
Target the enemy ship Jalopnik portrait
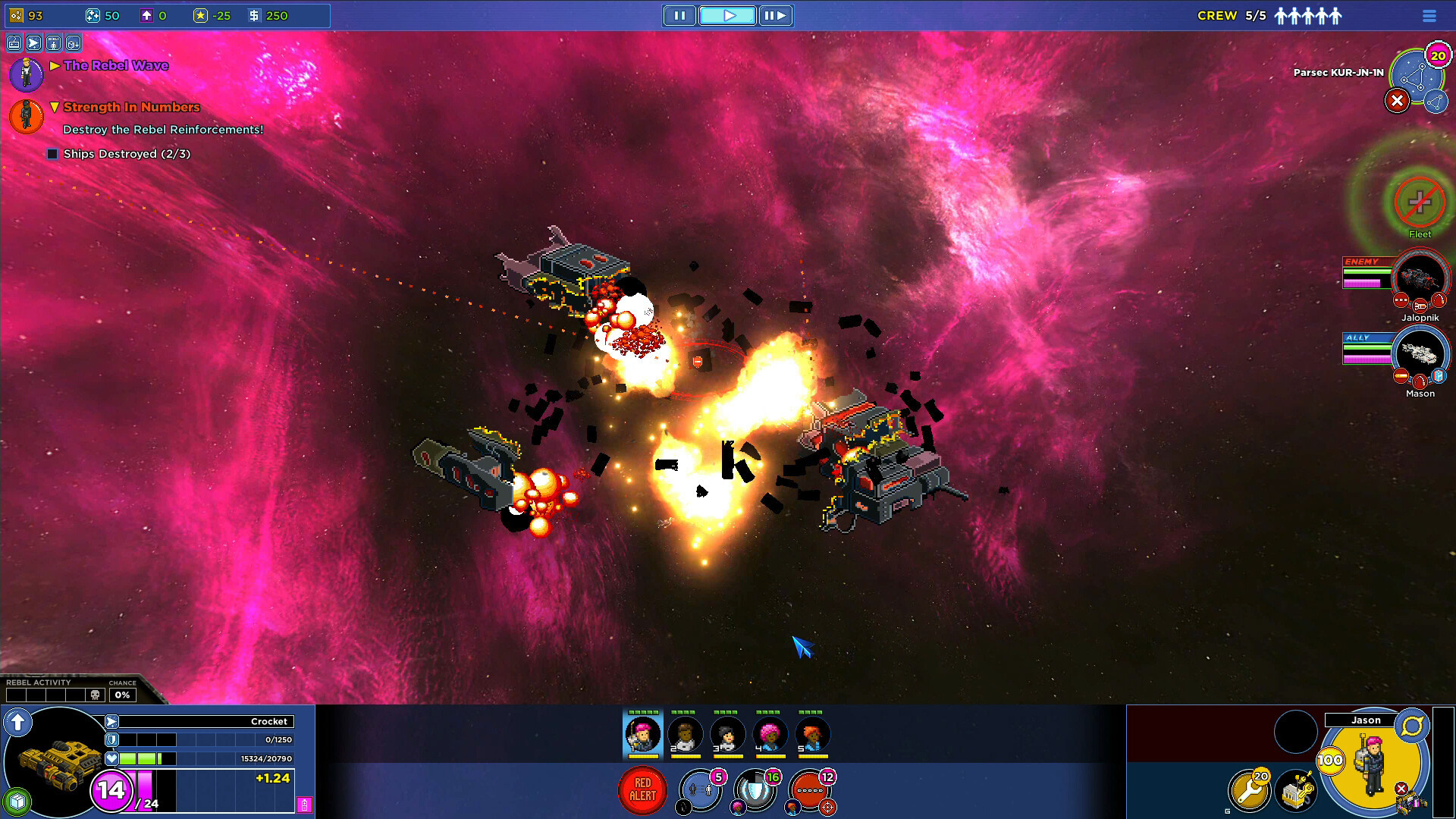pos(1420,279)
